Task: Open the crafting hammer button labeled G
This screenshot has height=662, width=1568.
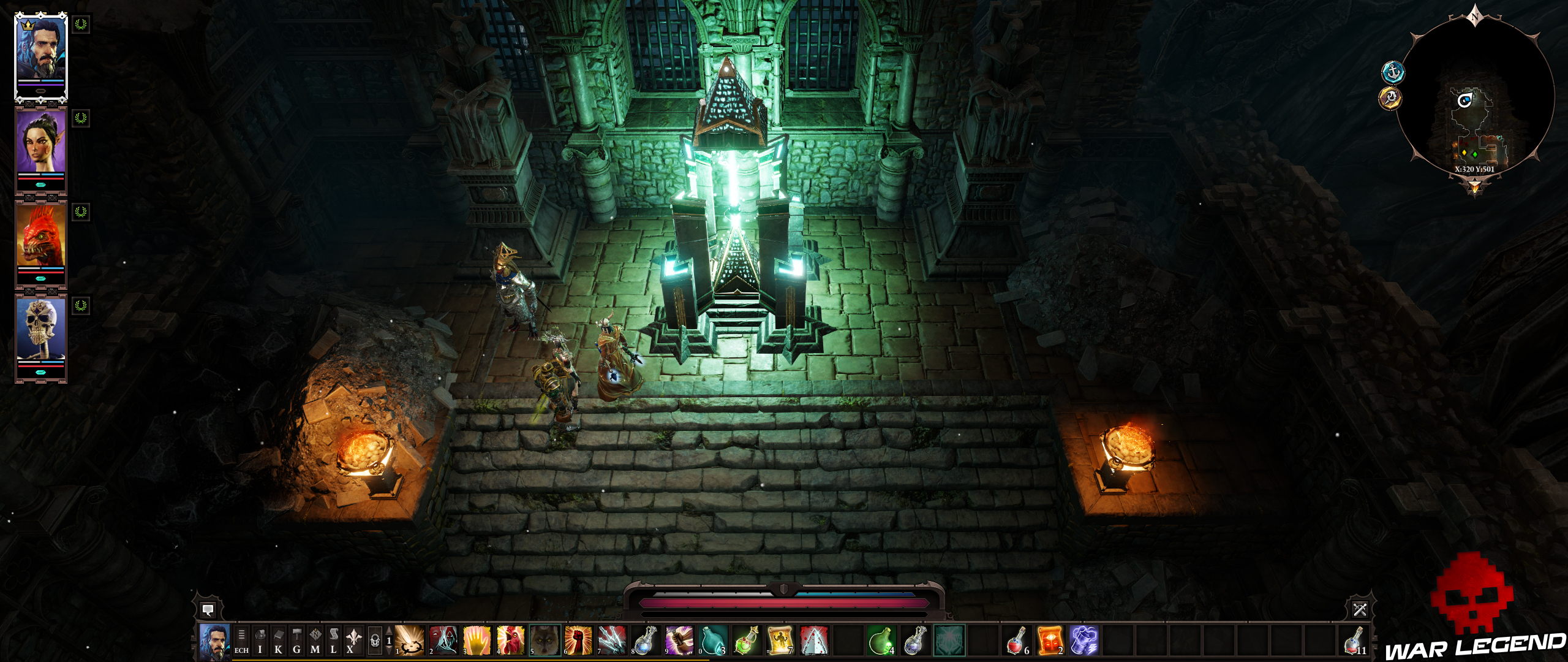Action: coord(296,641)
